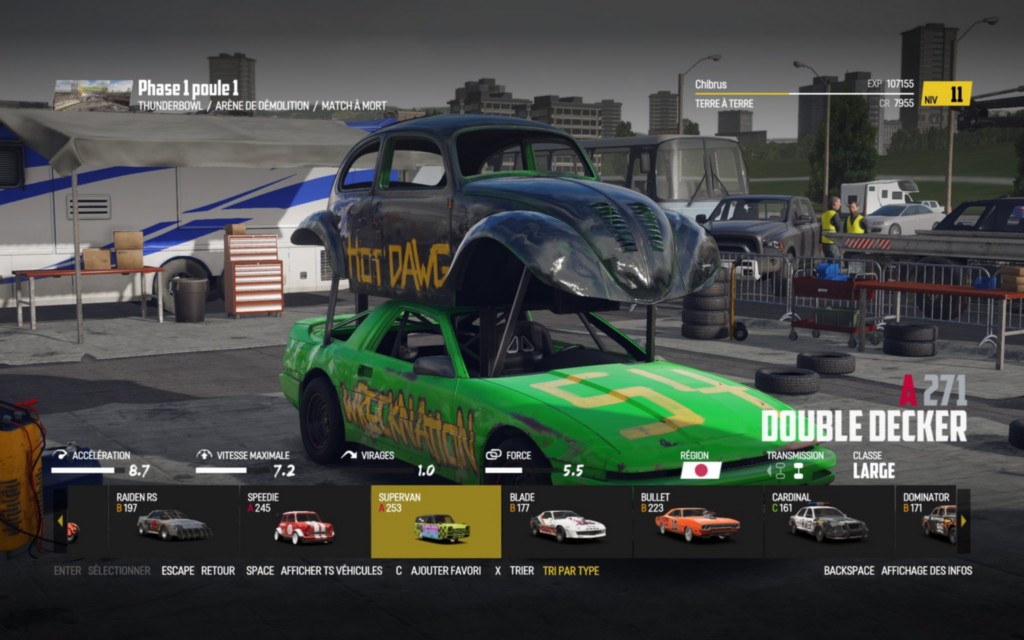Select the Blade car
Image resolution: width=1024 pixels, height=640 pixels.
pos(567,521)
